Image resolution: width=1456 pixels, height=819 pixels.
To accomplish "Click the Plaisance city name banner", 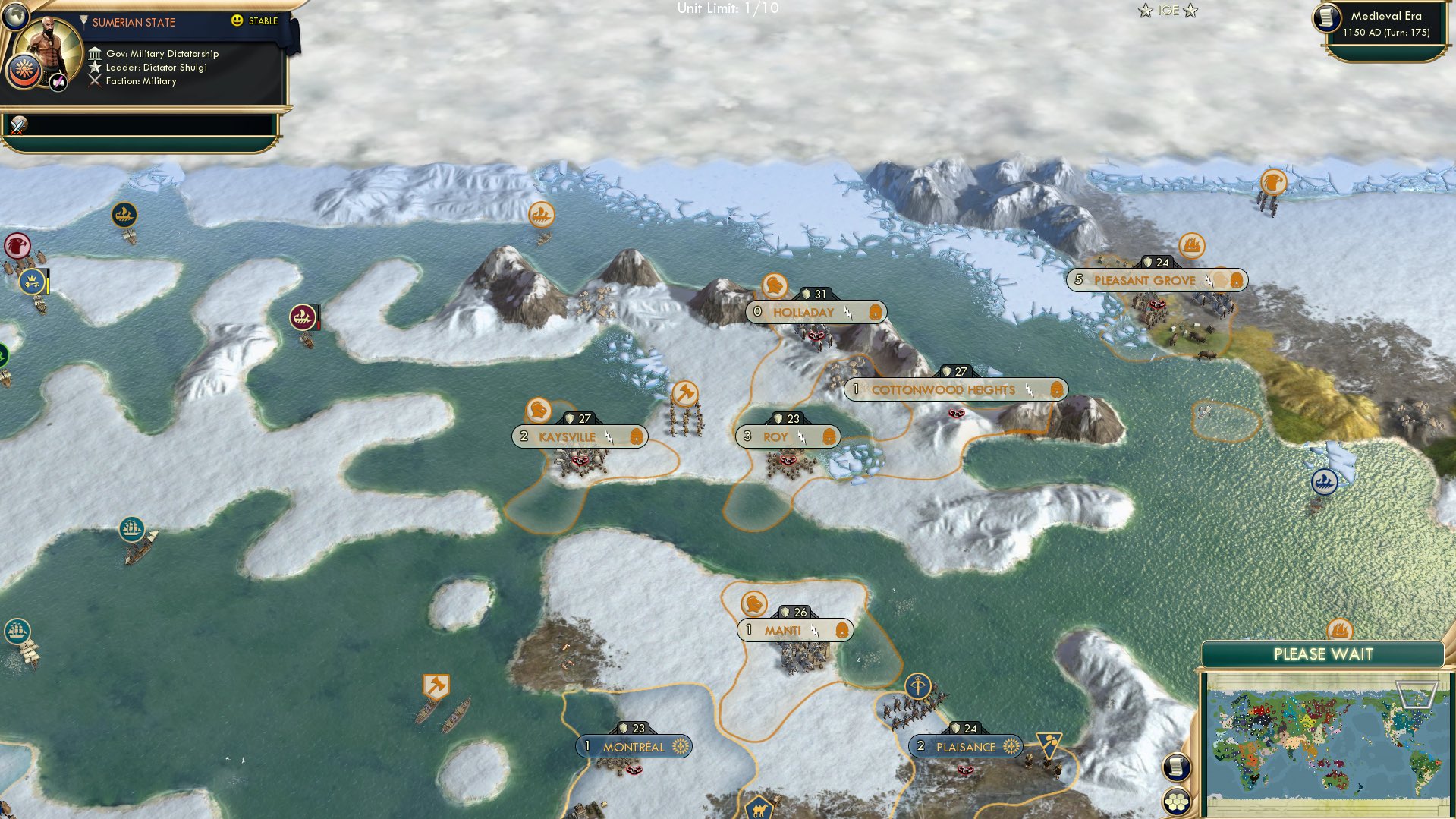I will click(x=967, y=746).
